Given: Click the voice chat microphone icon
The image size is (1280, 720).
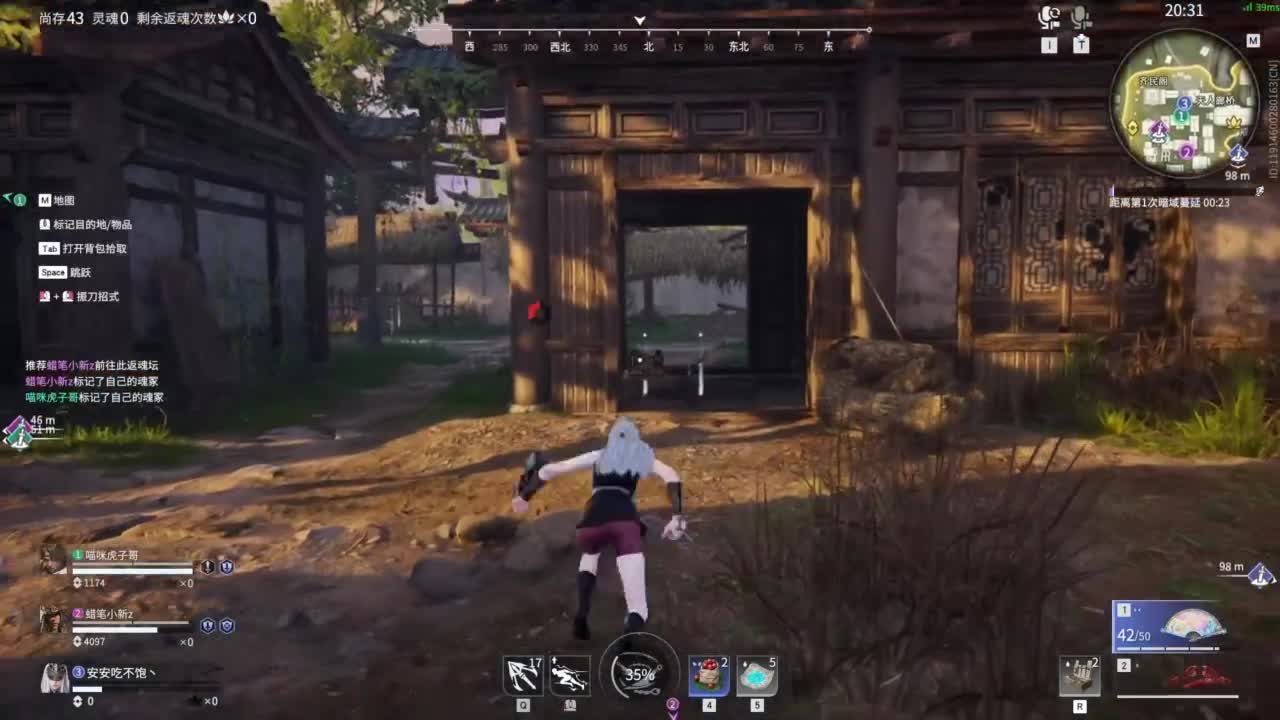Looking at the screenshot, I should click(x=1048, y=15).
